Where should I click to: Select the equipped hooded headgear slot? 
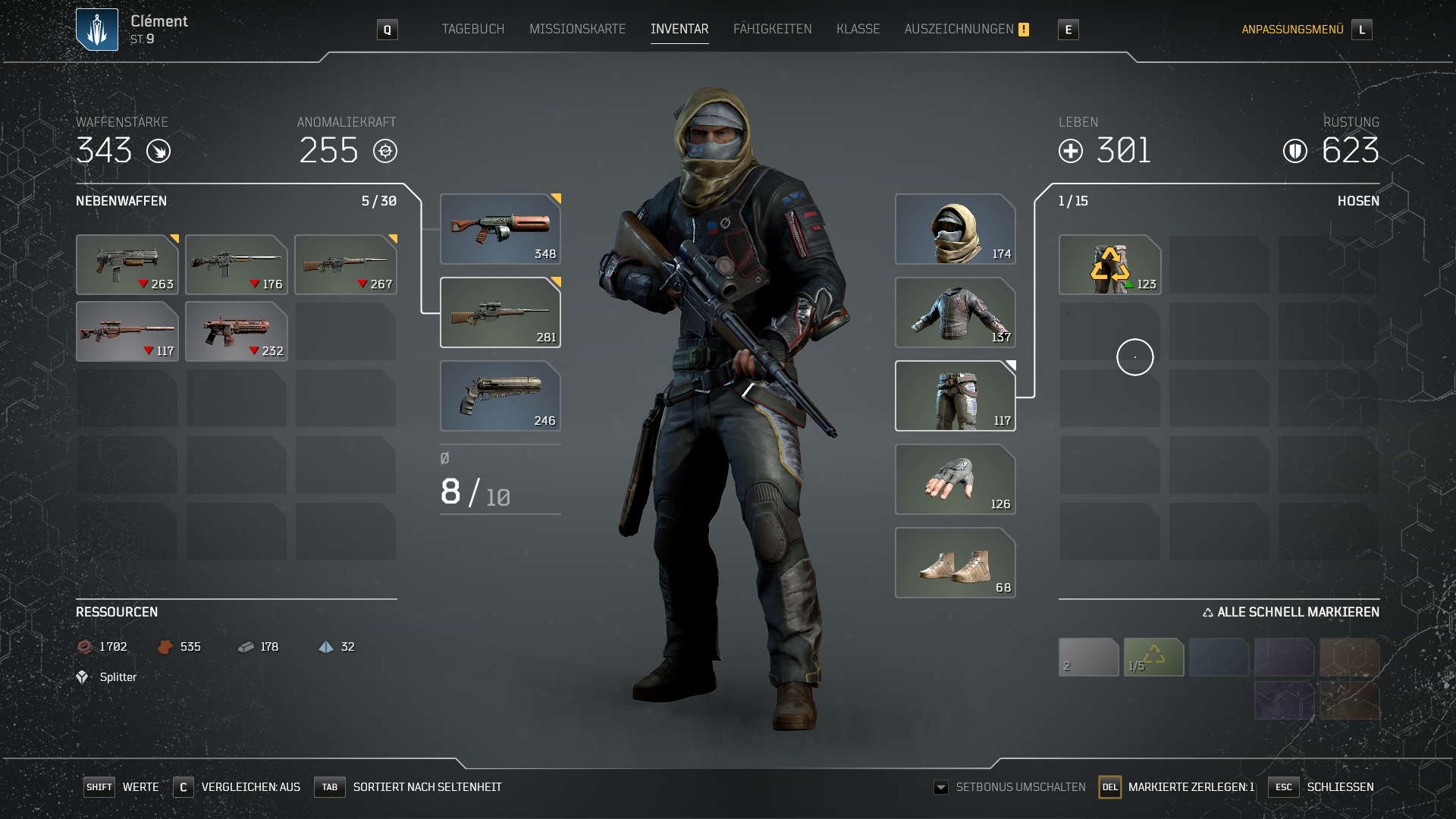click(955, 229)
